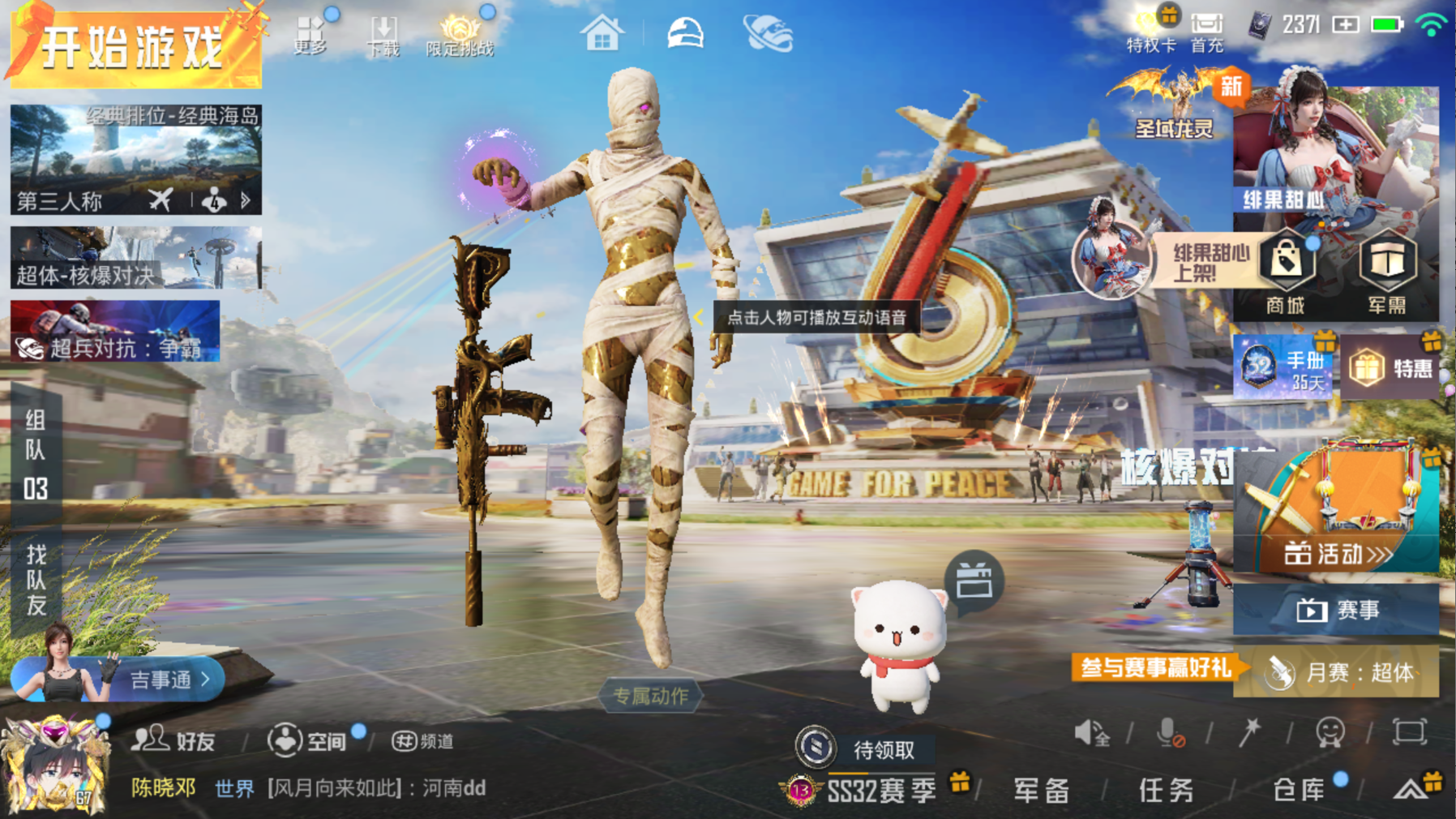Image resolution: width=1456 pixels, height=819 pixels.
Task: Open the 找队友 find teammates panel
Action: pos(36,579)
